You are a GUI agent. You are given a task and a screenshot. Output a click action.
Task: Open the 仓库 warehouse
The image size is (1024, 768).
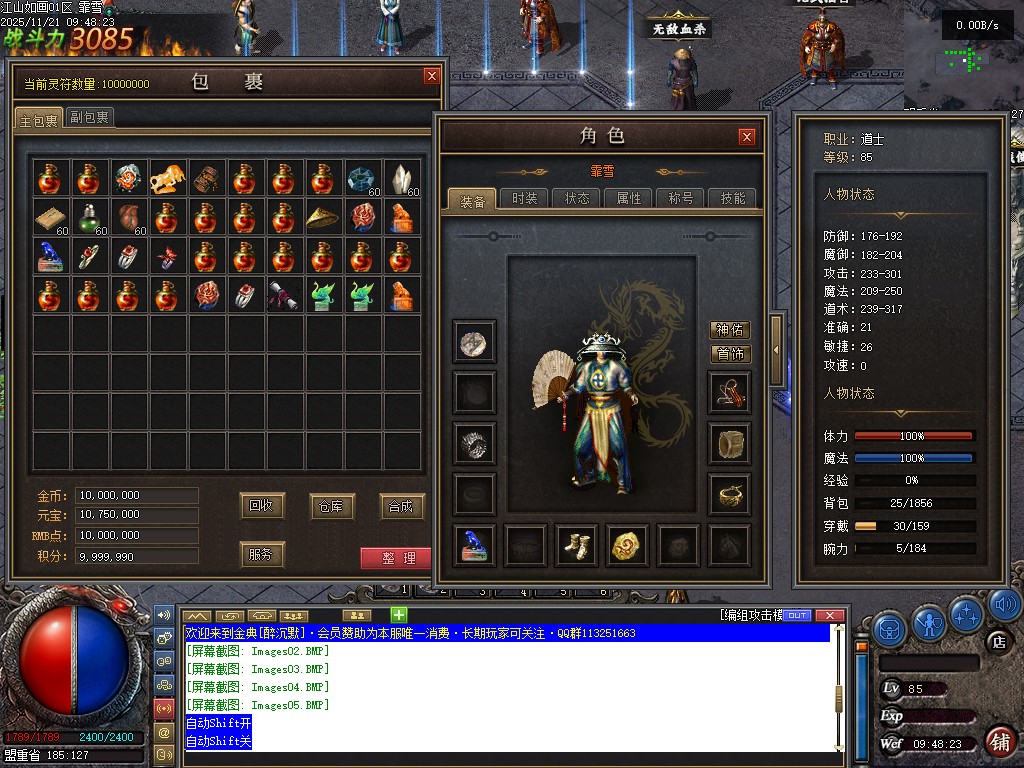pyautogui.click(x=332, y=506)
